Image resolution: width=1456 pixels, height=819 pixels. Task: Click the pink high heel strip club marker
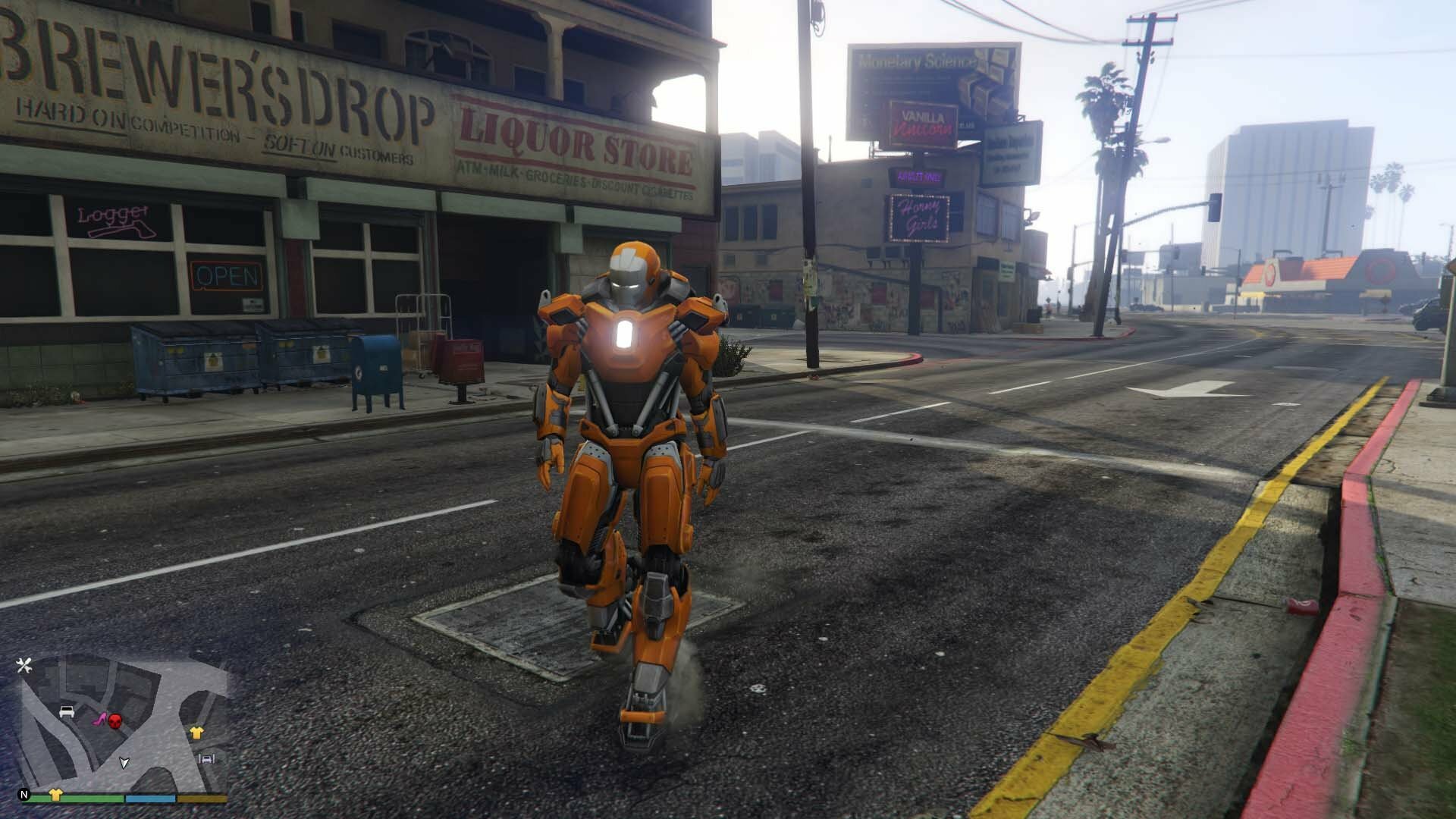[99, 718]
